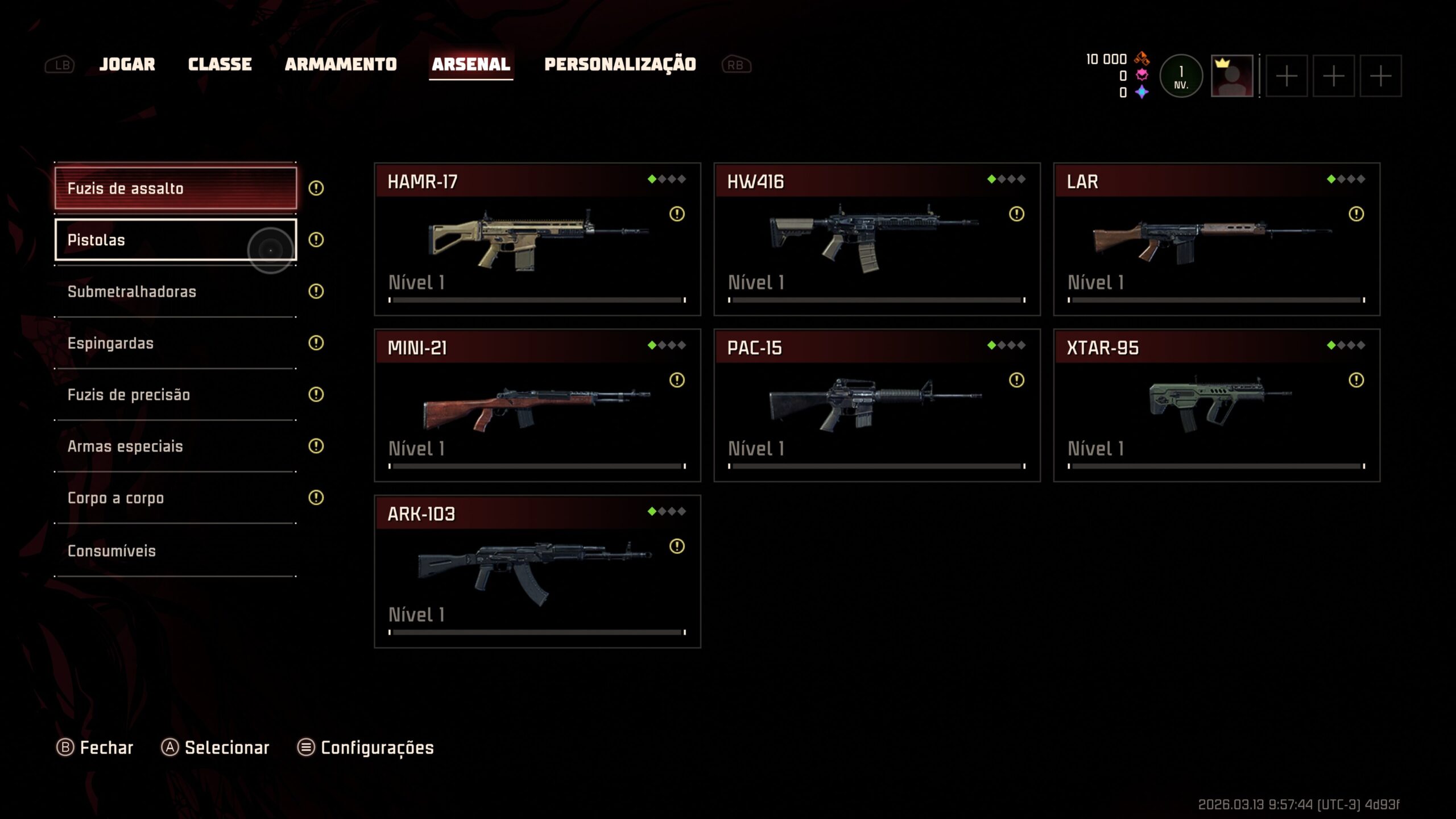Select the HAMR-17 rifle card
Image resolution: width=1456 pixels, height=819 pixels.
[x=537, y=239]
